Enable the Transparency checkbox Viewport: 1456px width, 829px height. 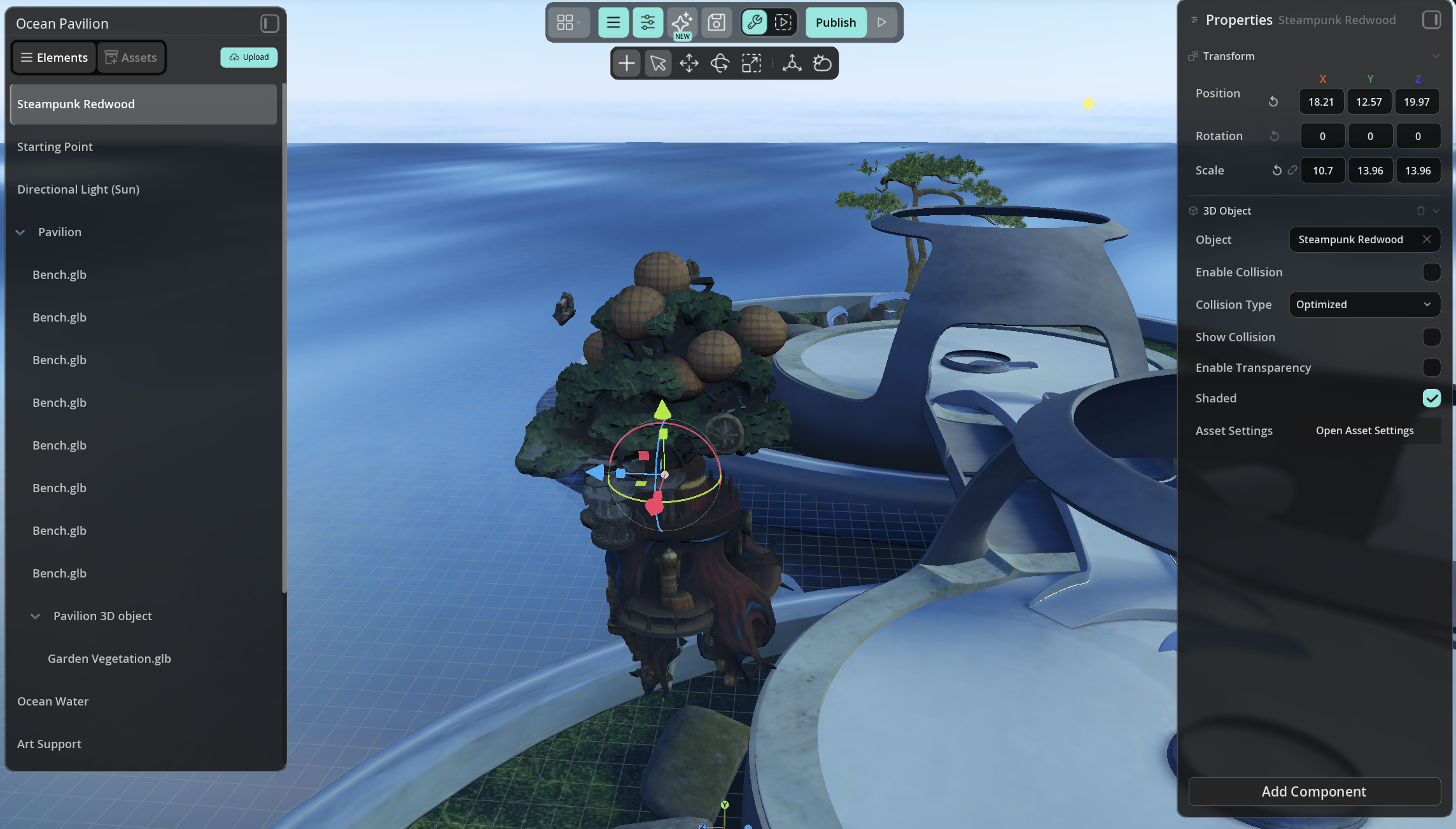[x=1431, y=367]
